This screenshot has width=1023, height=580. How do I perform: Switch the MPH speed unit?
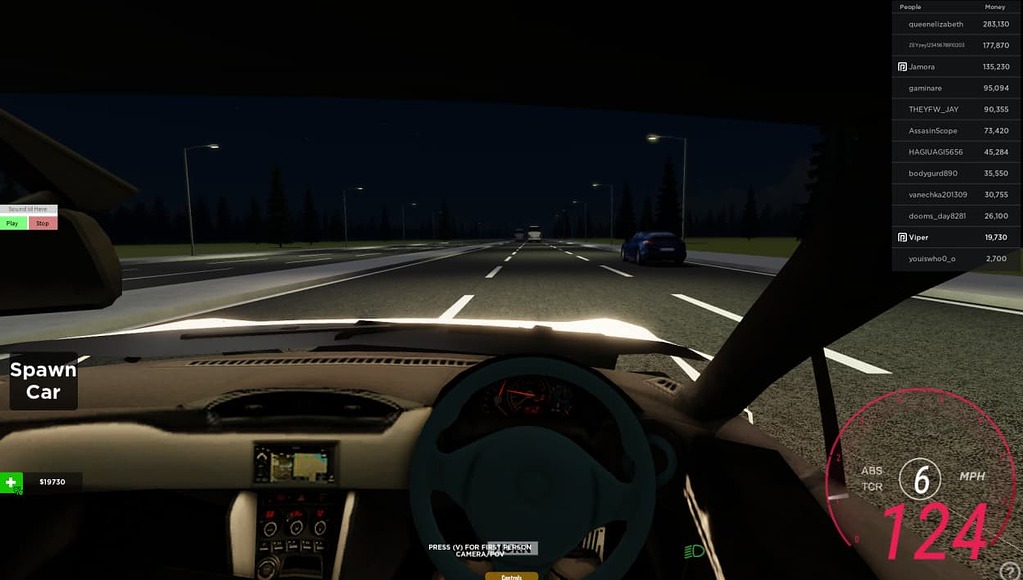[x=972, y=476]
